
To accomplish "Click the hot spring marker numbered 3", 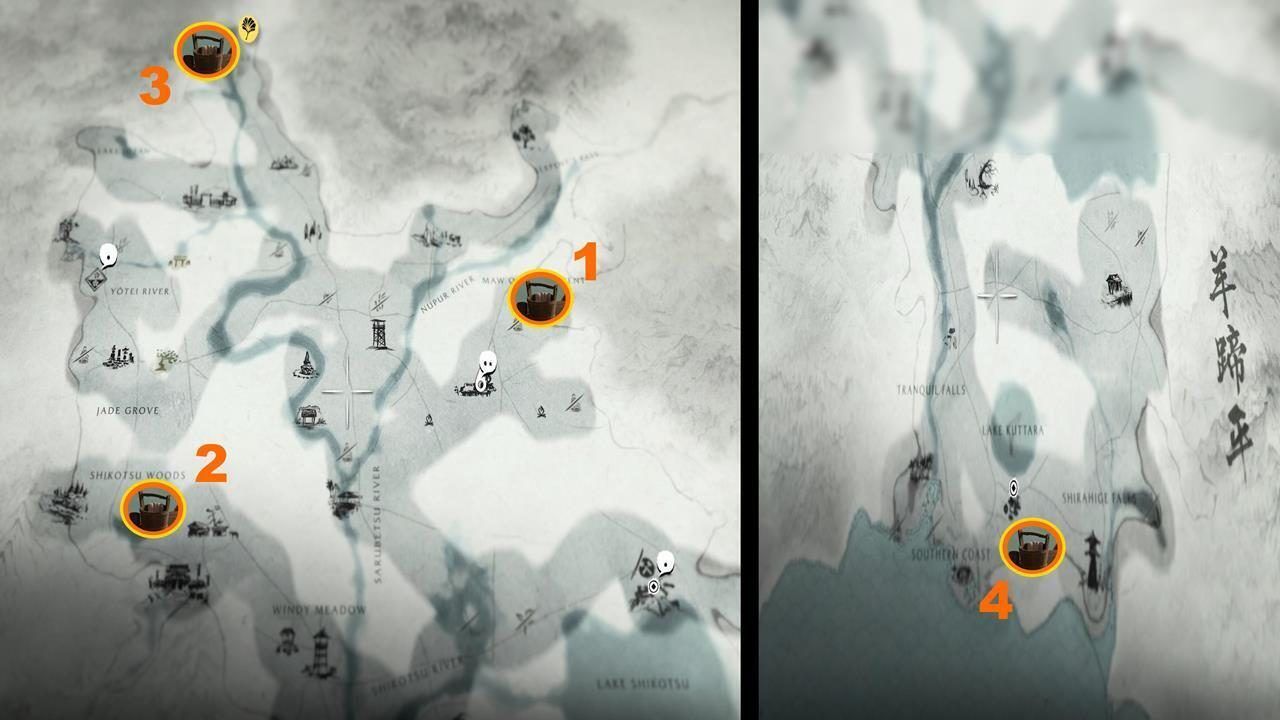I will 206,52.
